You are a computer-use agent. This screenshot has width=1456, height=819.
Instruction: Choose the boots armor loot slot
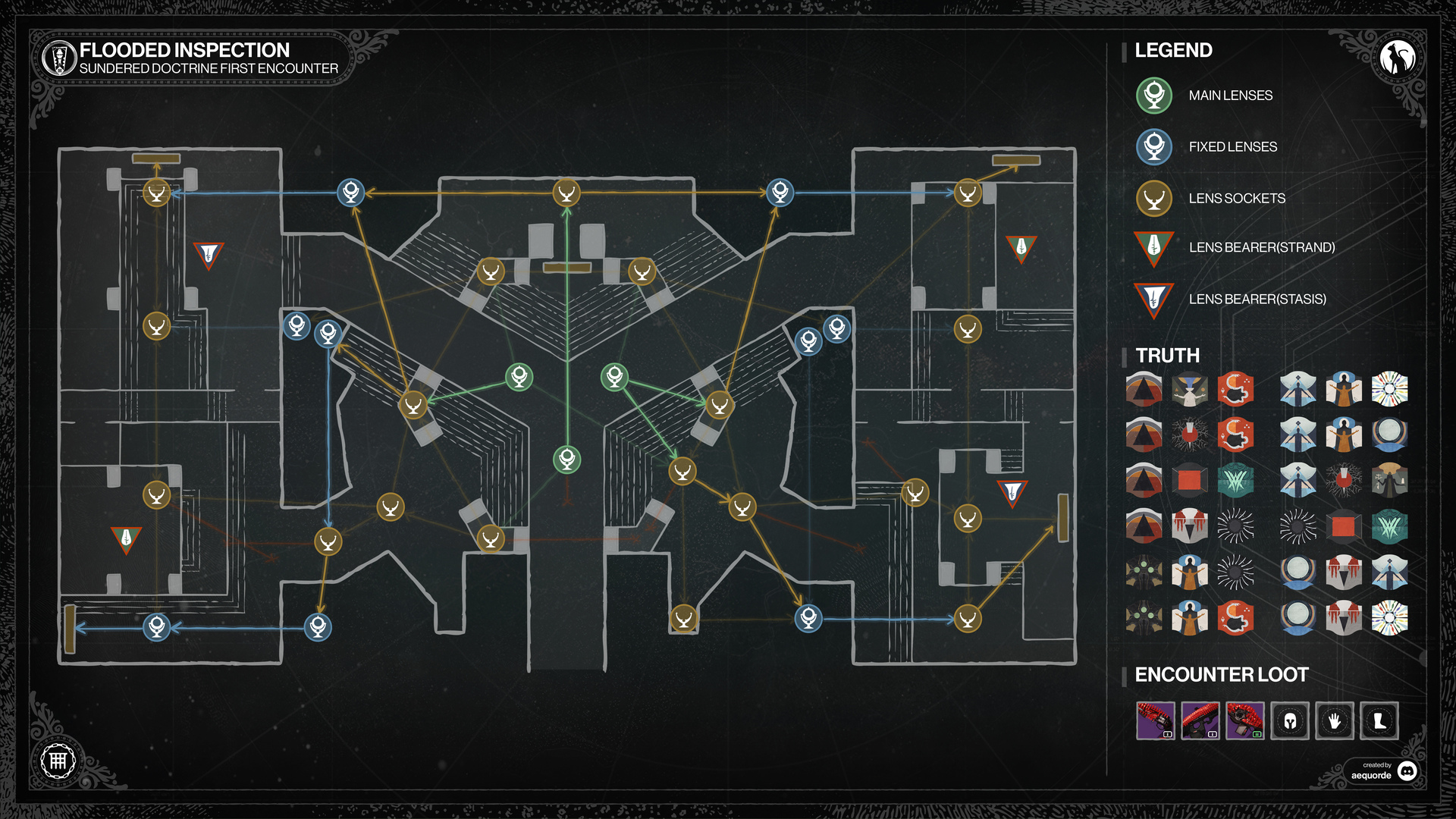(x=1379, y=720)
